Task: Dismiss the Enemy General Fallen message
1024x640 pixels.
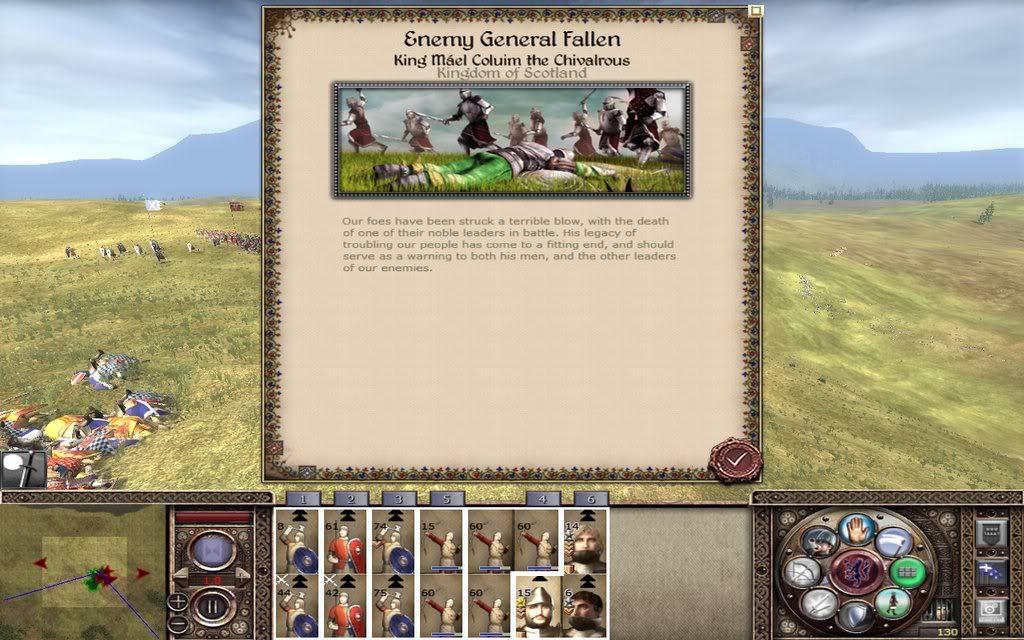Action: click(735, 460)
